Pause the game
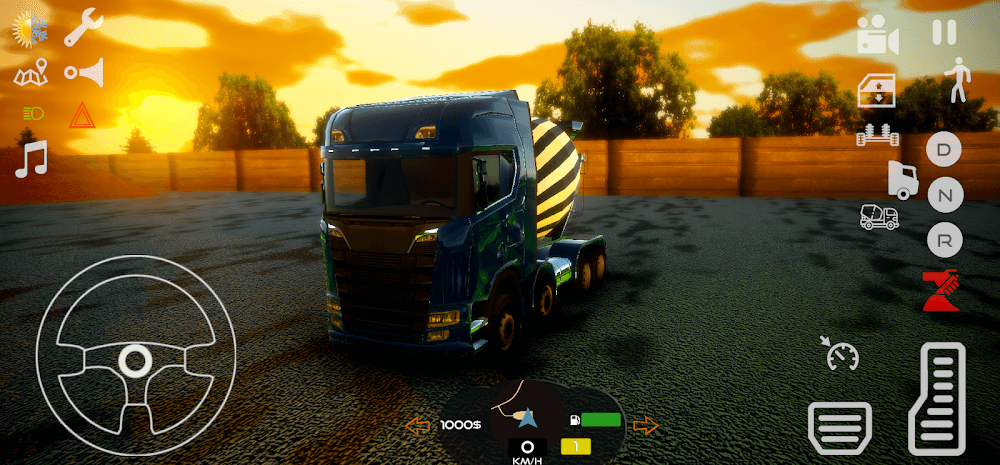Screen dimensions: 1000x465 (944, 32)
